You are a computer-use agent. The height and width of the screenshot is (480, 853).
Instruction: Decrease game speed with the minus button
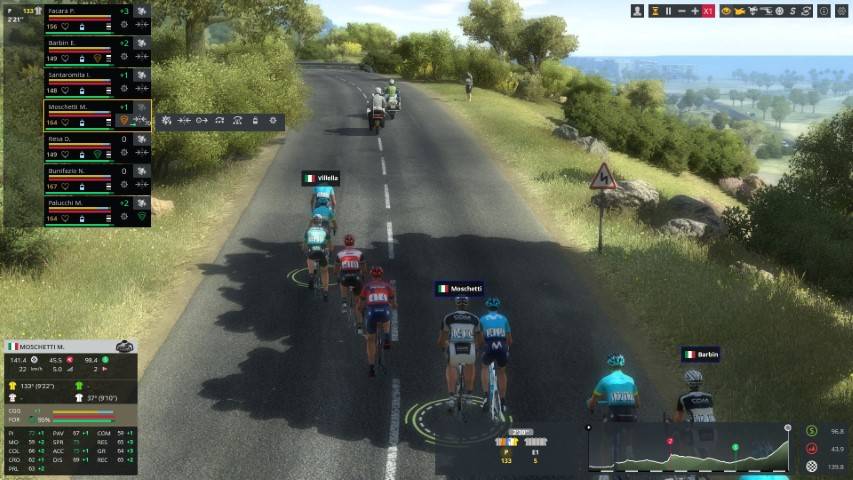682,11
